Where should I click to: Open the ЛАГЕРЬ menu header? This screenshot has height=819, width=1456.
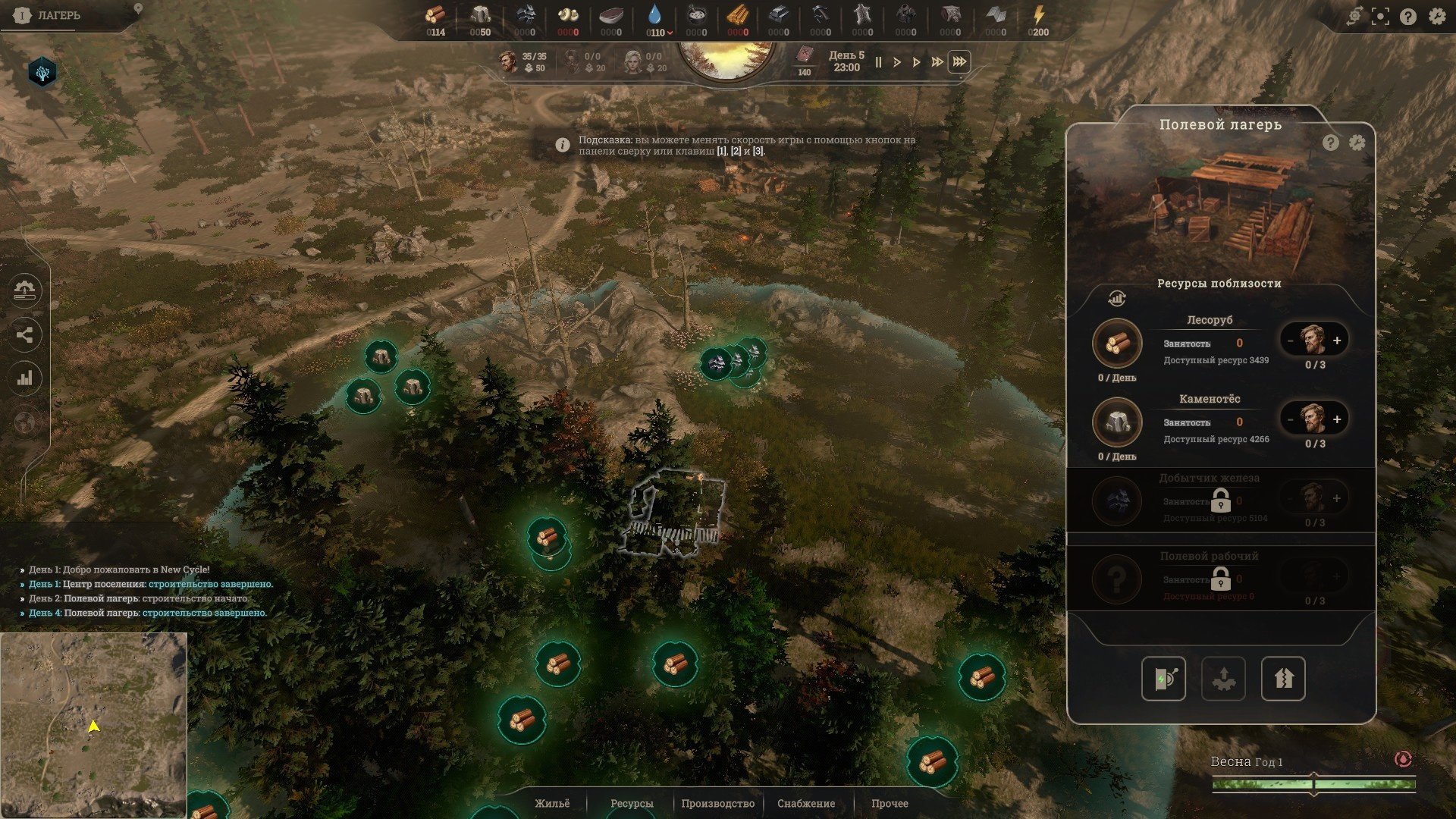(x=58, y=15)
